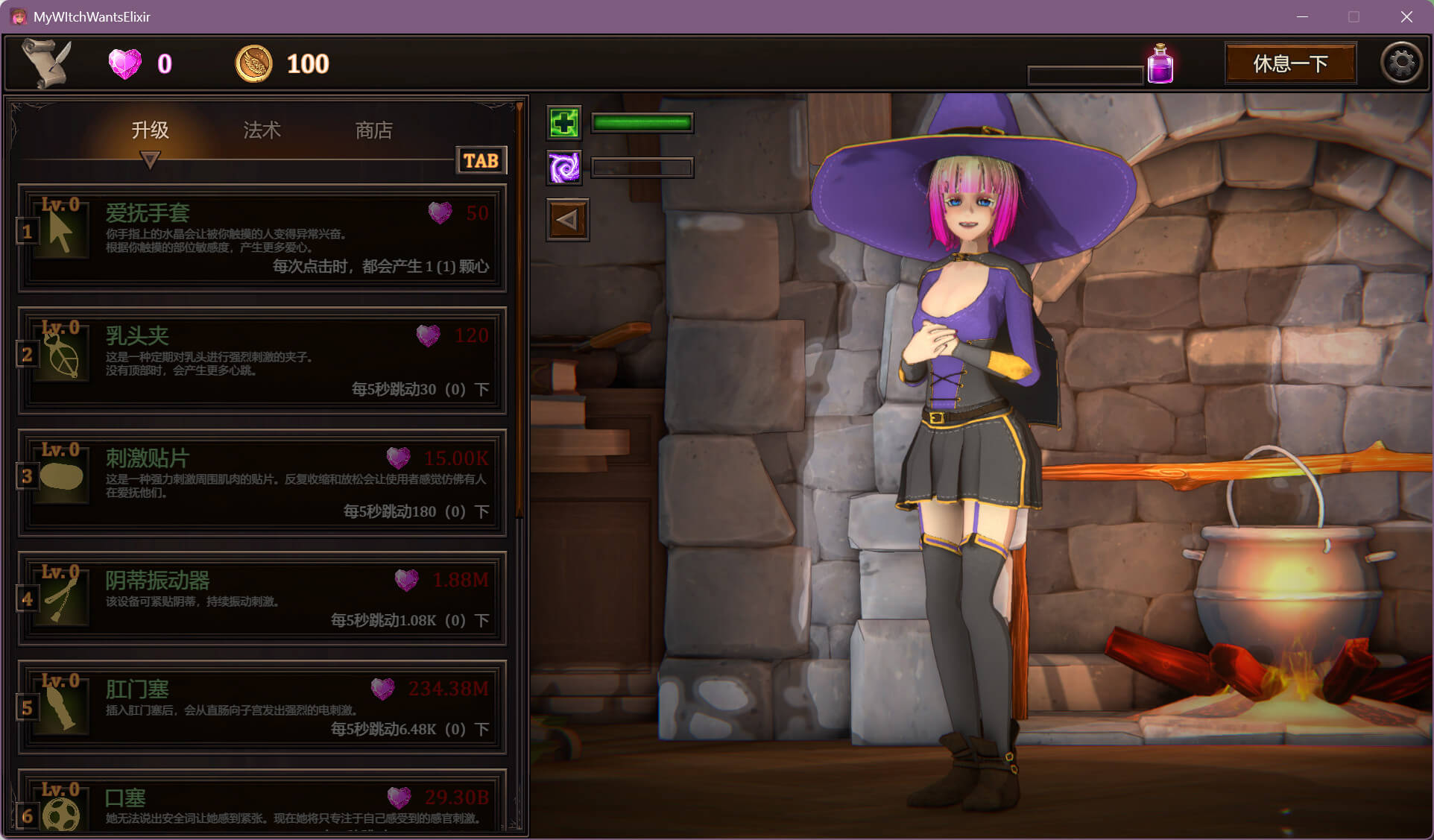The width and height of the screenshot is (1434, 840).
Task: Close the game window
Action: 1406,16
